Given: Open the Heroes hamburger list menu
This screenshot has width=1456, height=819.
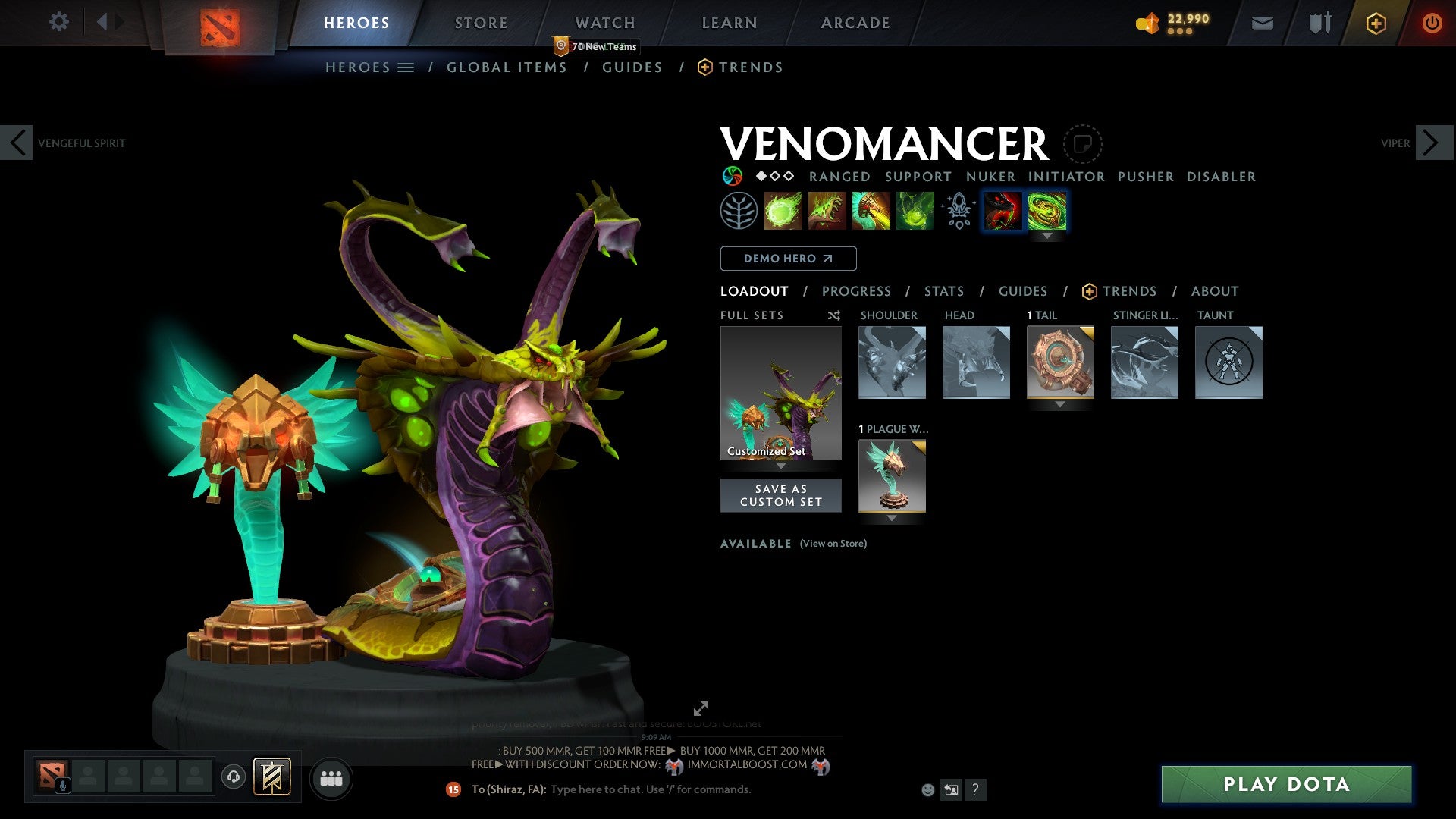Looking at the screenshot, I should 406,67.
